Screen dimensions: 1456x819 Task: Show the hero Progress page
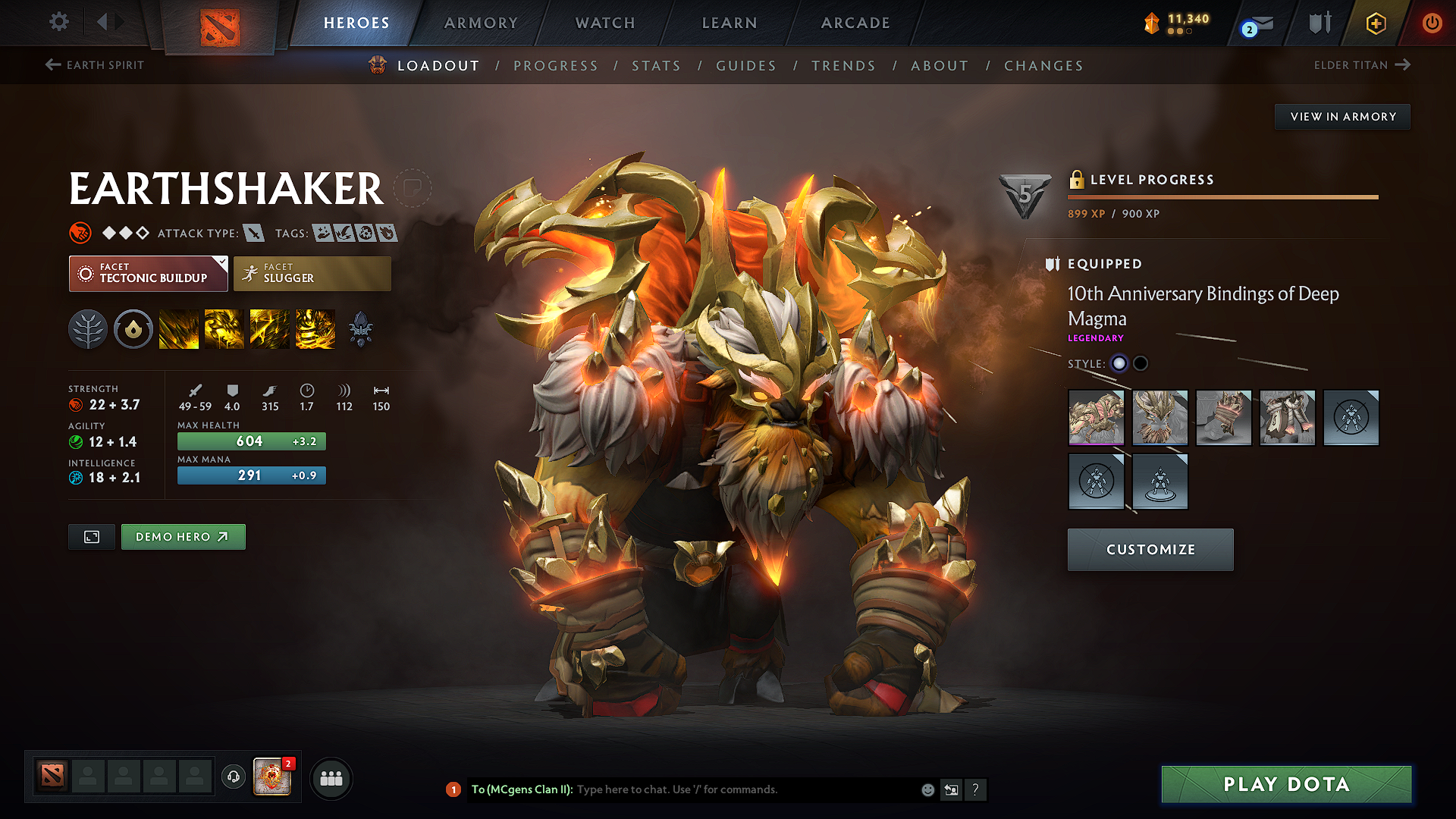click(x=556, y=66)
